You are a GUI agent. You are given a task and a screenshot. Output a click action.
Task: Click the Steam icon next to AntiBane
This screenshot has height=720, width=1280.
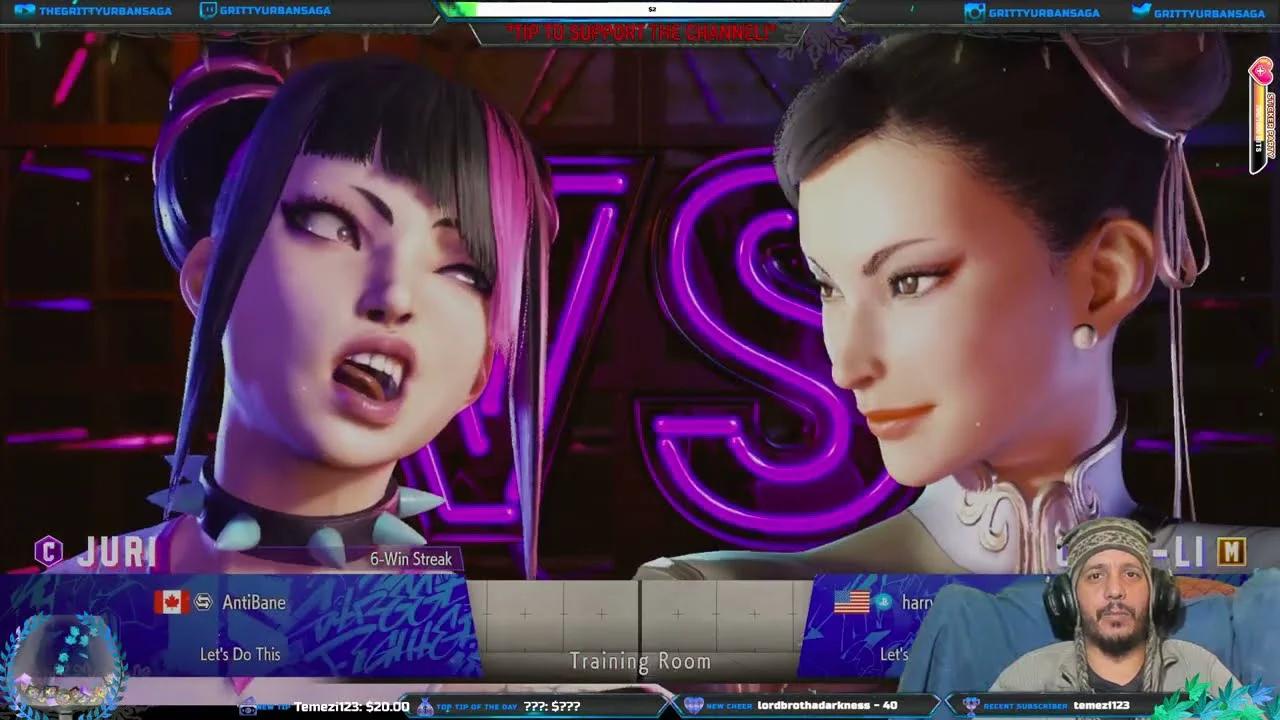click(205, 602)
